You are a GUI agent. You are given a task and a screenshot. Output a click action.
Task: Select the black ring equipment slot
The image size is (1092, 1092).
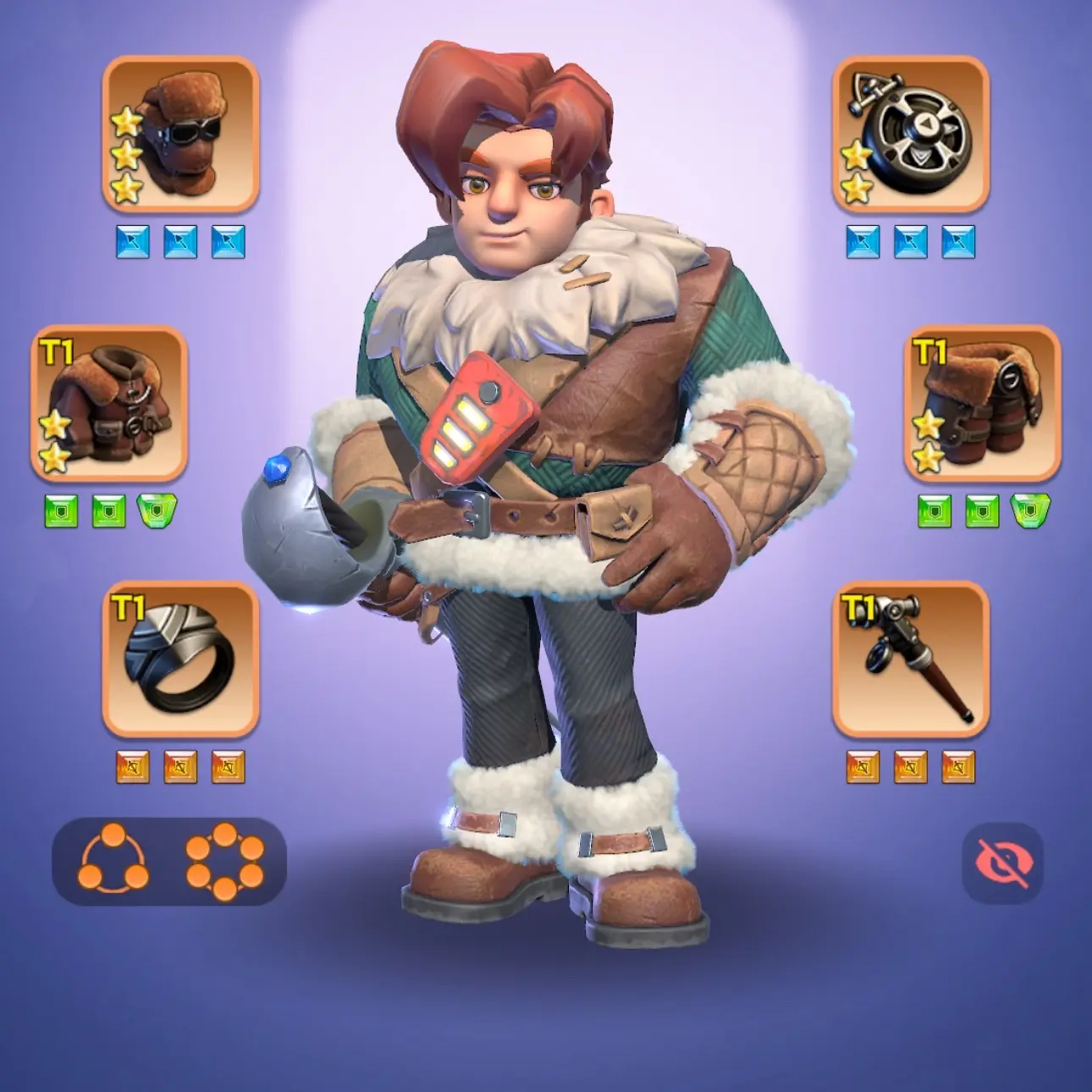point(180,659)
